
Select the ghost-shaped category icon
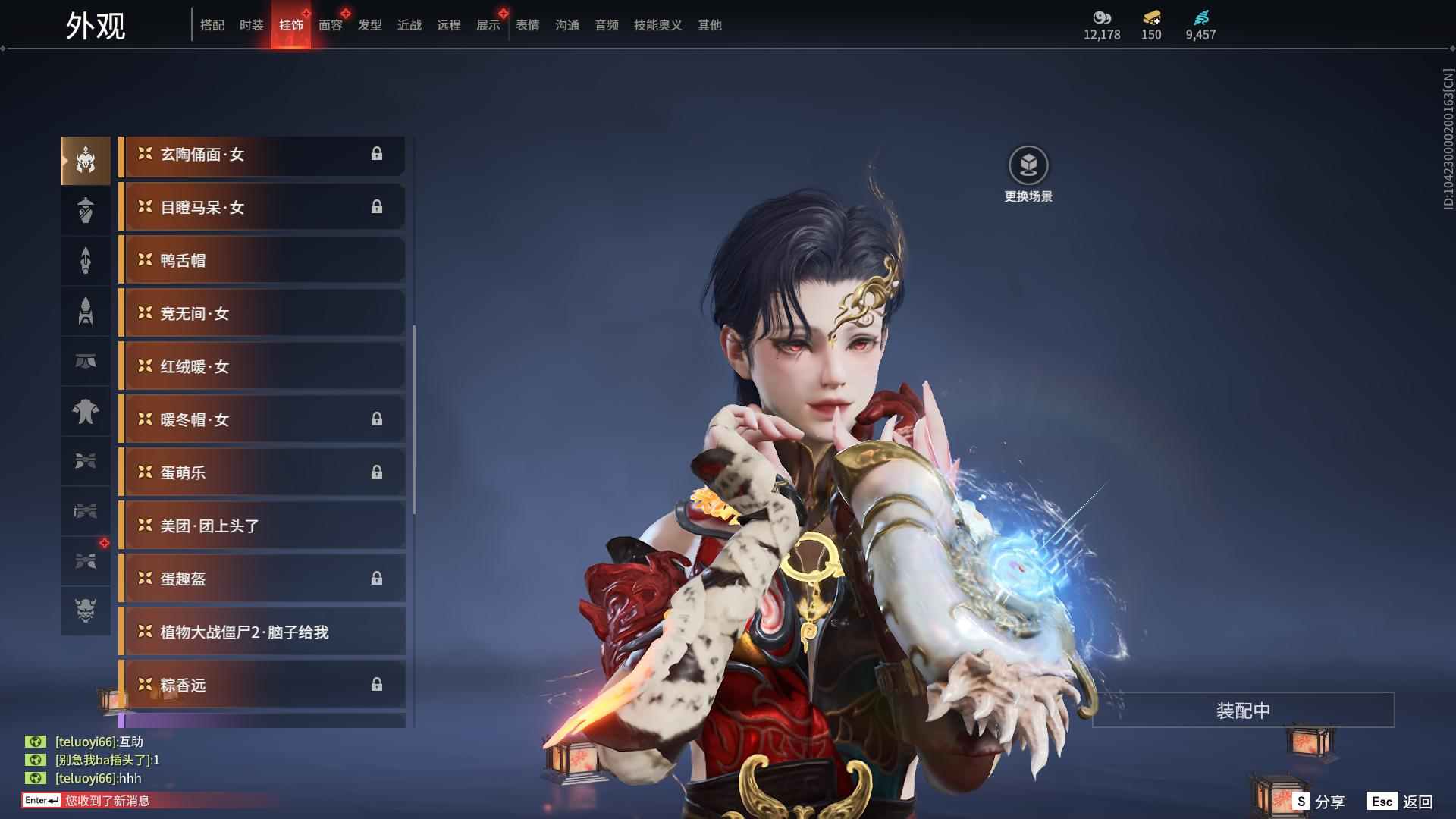[86, 412]
